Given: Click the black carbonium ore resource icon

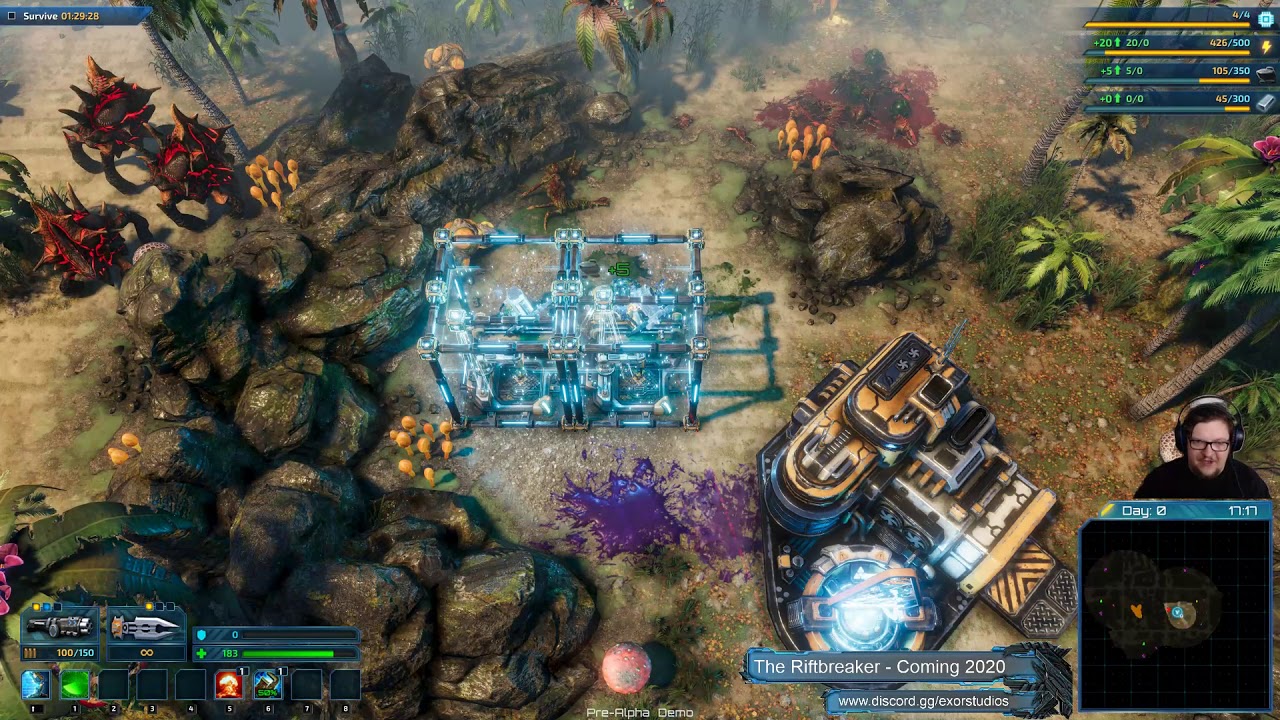Looking at the screenshot, I should point(1266,73).
